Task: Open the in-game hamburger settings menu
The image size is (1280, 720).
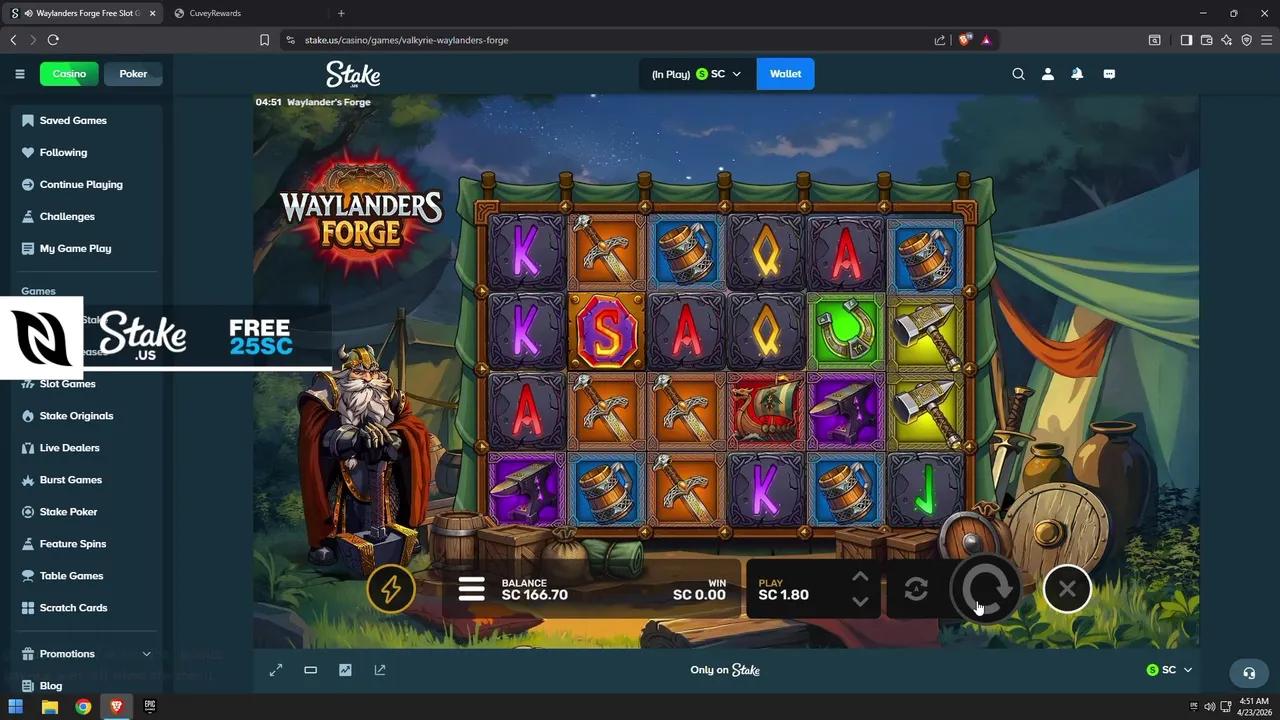Action: [471, 589]
